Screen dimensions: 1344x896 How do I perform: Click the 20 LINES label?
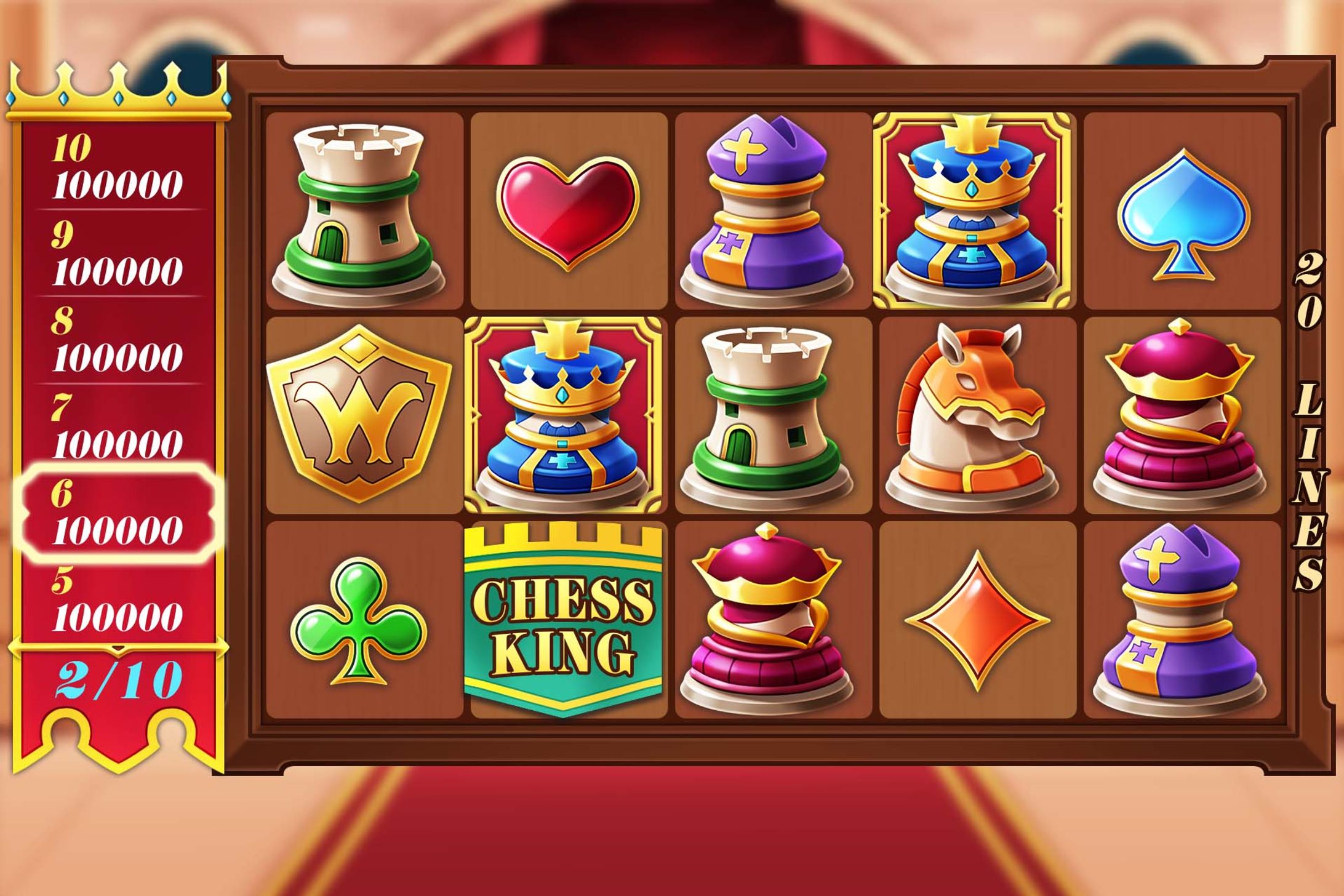tap(1306, 412)
